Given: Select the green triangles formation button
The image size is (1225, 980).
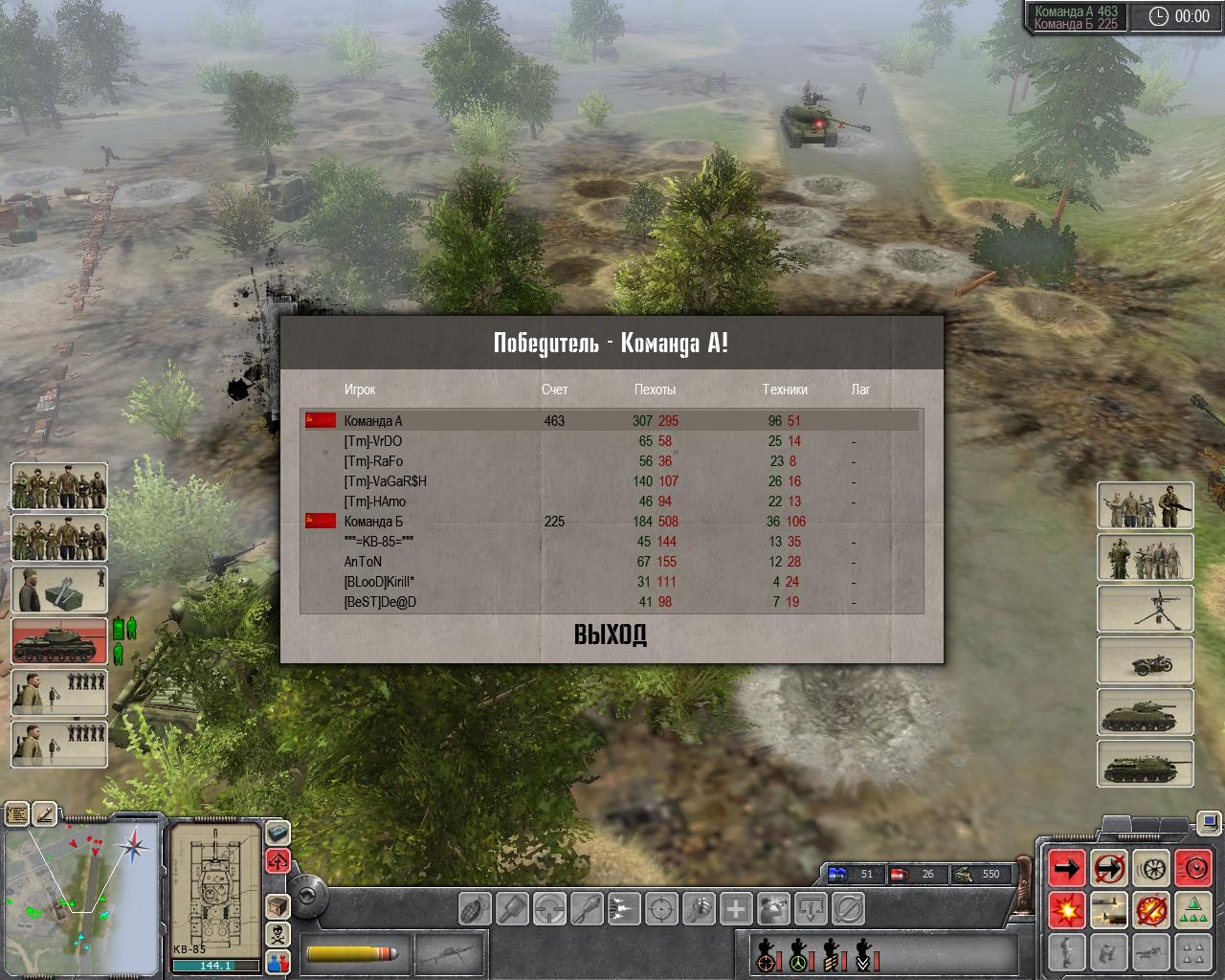Looking at the screenshot, I should tap(1192, 909).
